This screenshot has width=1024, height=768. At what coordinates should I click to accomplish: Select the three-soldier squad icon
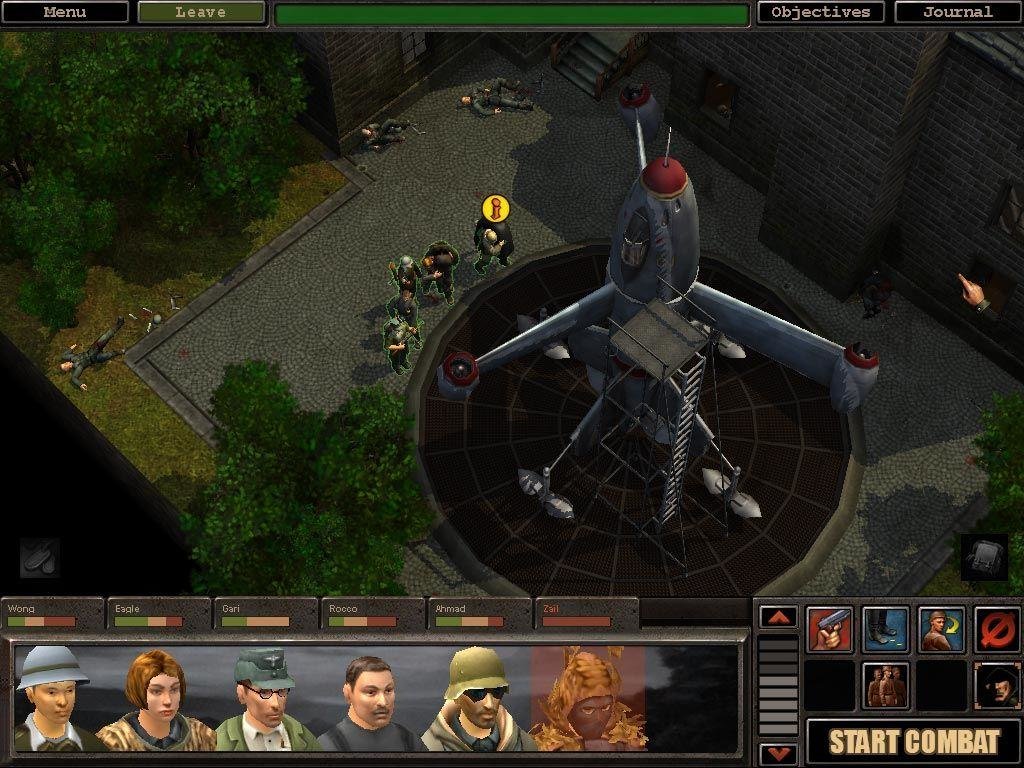coord(886,685)
